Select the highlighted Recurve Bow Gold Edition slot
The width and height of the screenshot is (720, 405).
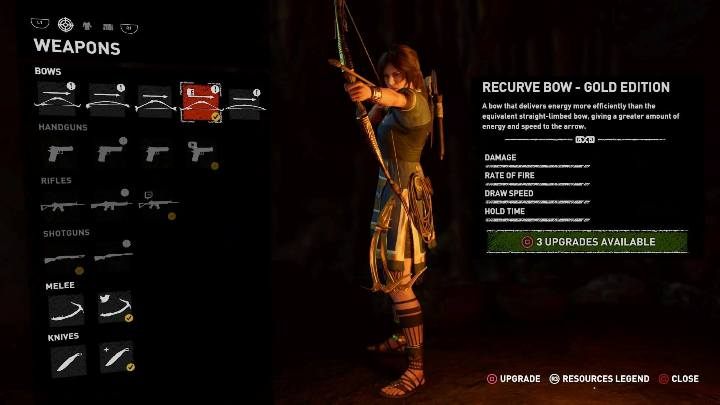(x=200, y=102)
